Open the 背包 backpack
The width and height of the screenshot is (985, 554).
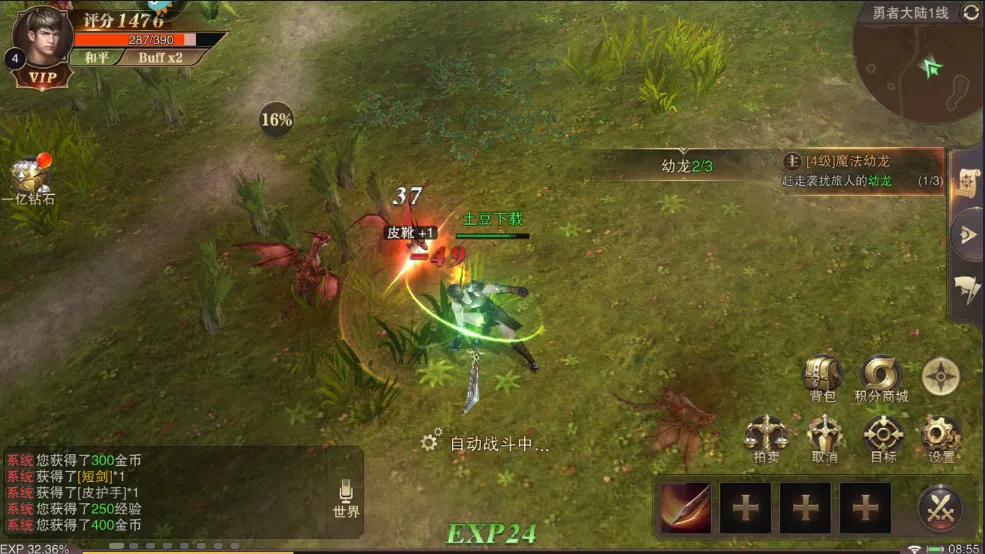(x=822, y=376)
